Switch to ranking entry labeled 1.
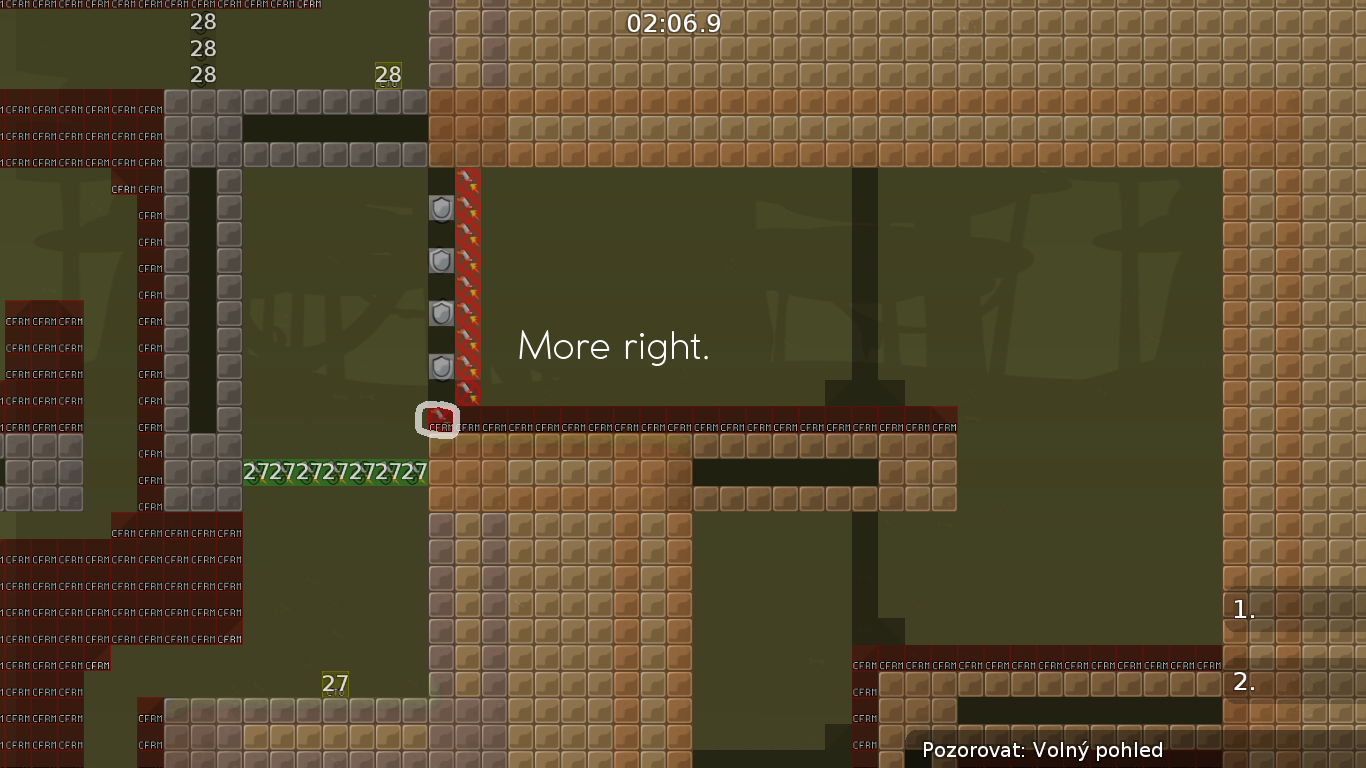The width and height of the screenshot is (1366, 768). [1243, 610]
